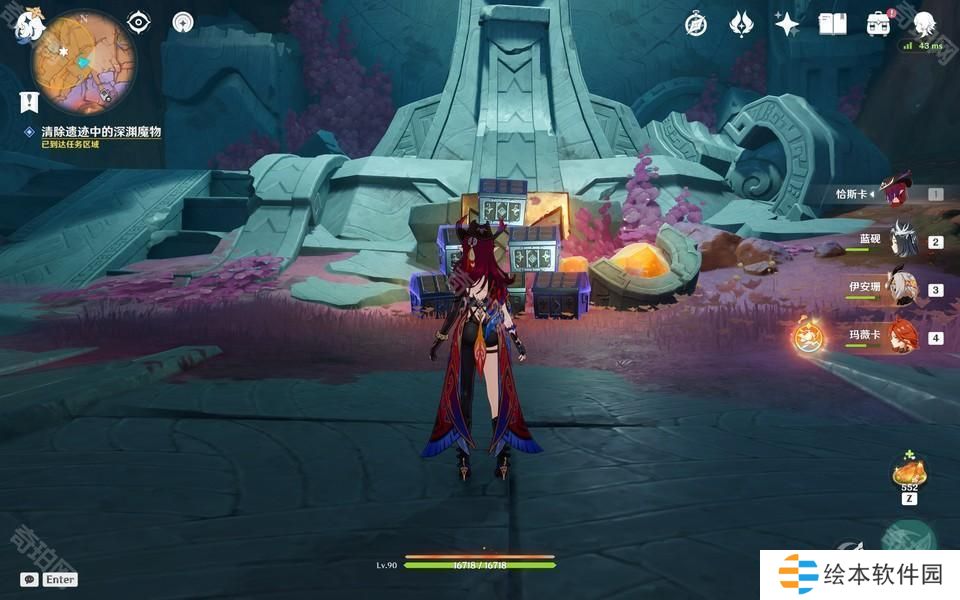Open the backpack inventory

(x=878, y=25)
